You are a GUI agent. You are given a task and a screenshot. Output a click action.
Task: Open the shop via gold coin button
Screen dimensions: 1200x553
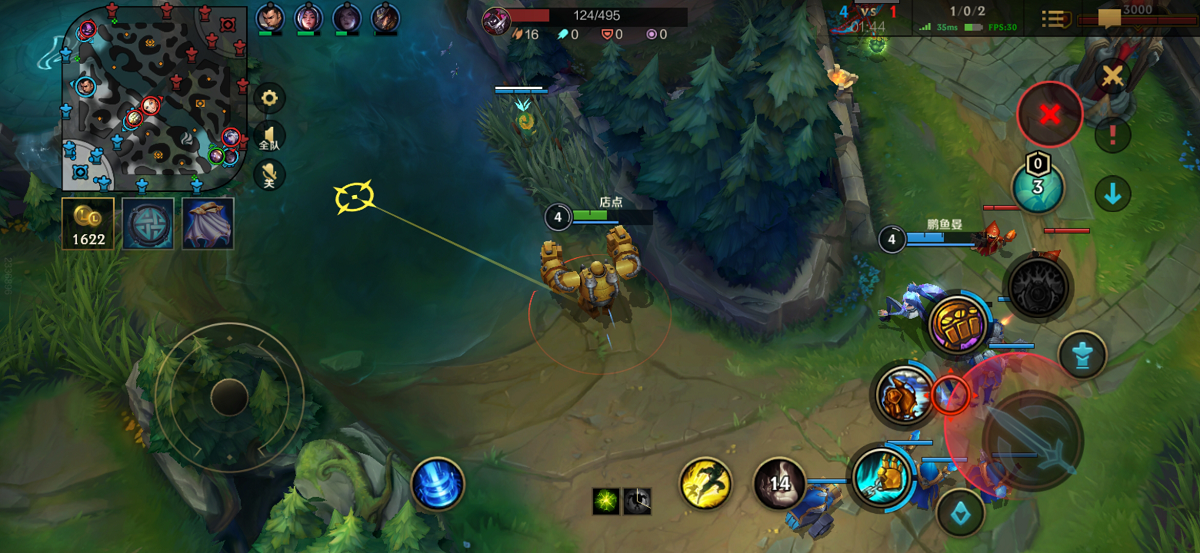coord(87,222)
